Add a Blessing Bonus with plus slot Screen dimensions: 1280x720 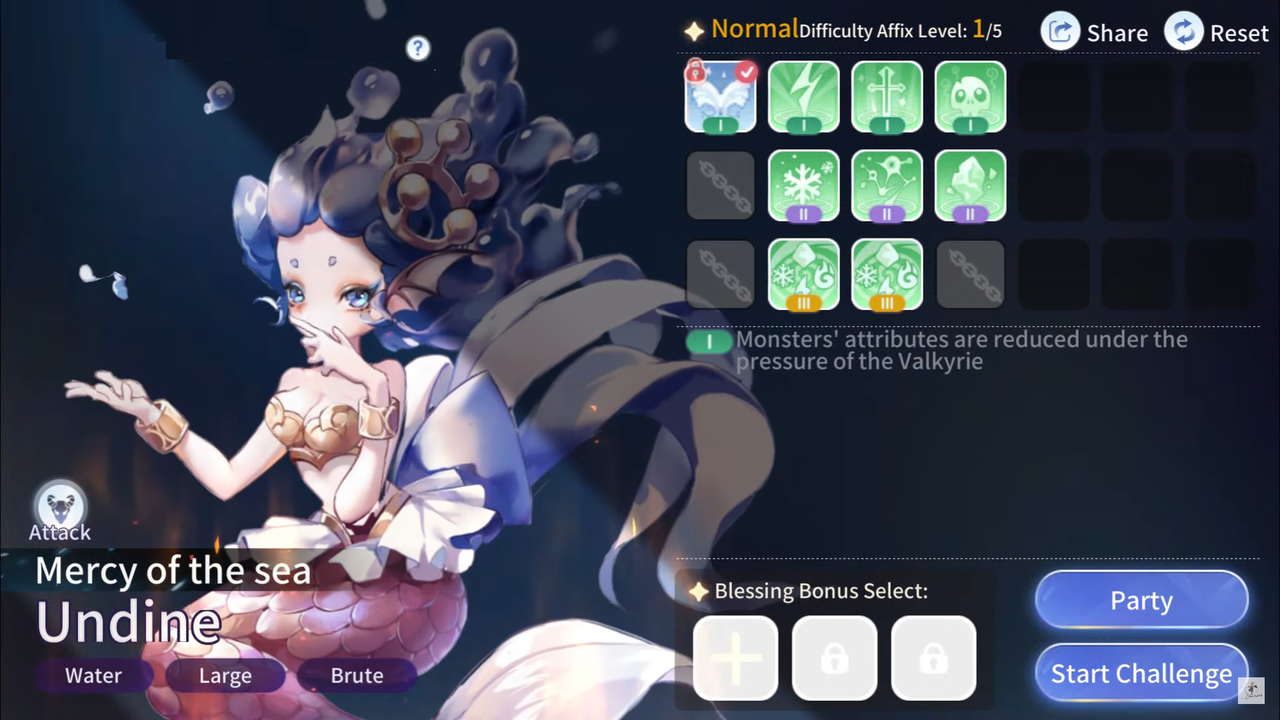pyautogui.click(x=735, y=657)
